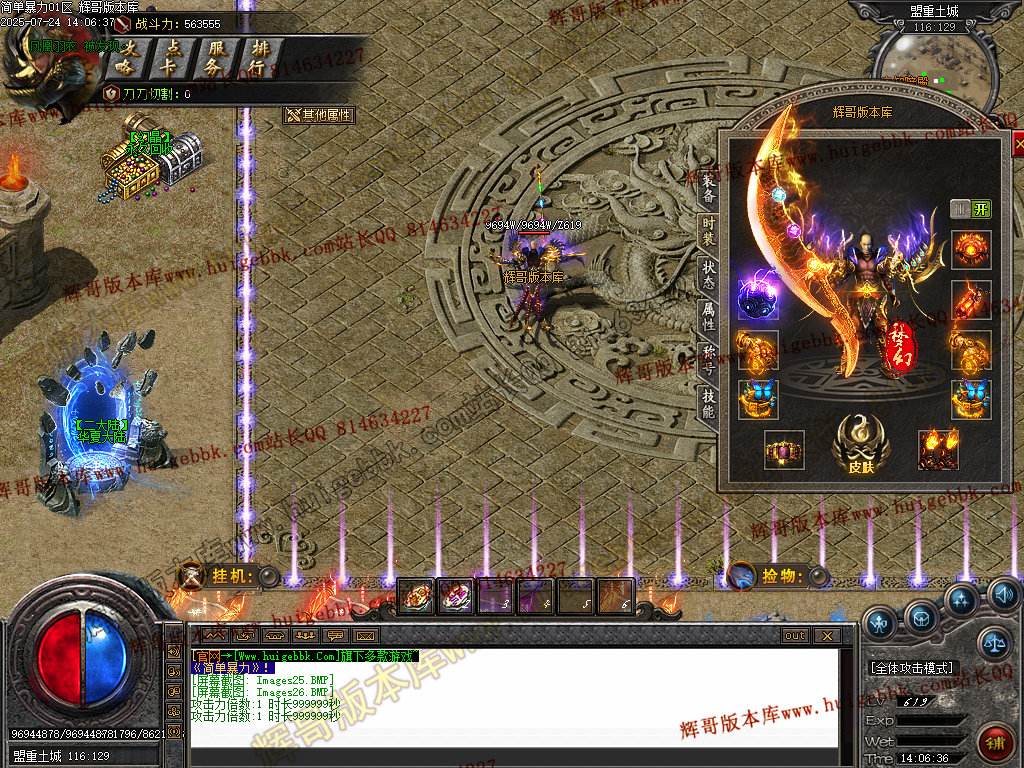The image size is (1024, 768).
Task: Open the red 铺 shop button
Action: tap(994, 742)
